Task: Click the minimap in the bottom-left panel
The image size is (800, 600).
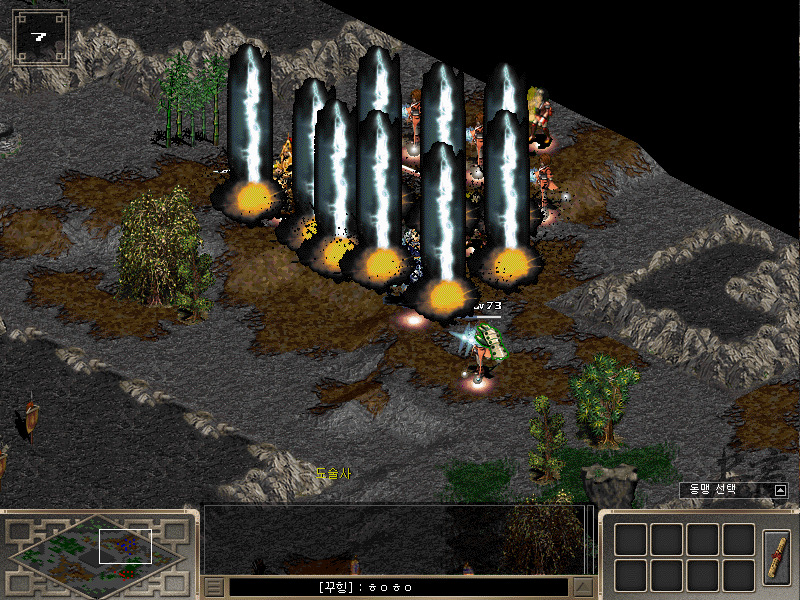Action: point(97,552)
